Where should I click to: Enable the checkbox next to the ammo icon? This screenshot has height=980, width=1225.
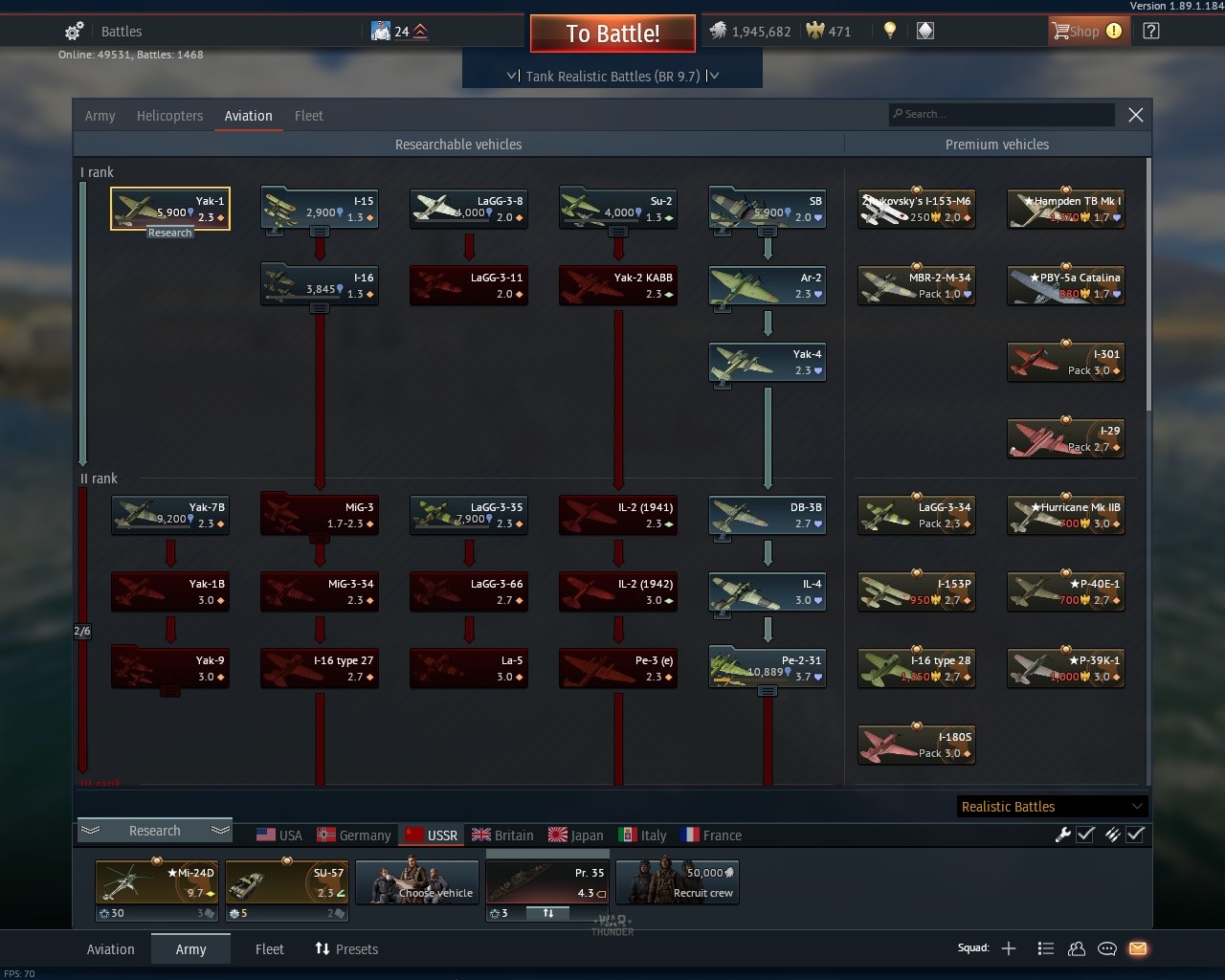click(1136, 835)
